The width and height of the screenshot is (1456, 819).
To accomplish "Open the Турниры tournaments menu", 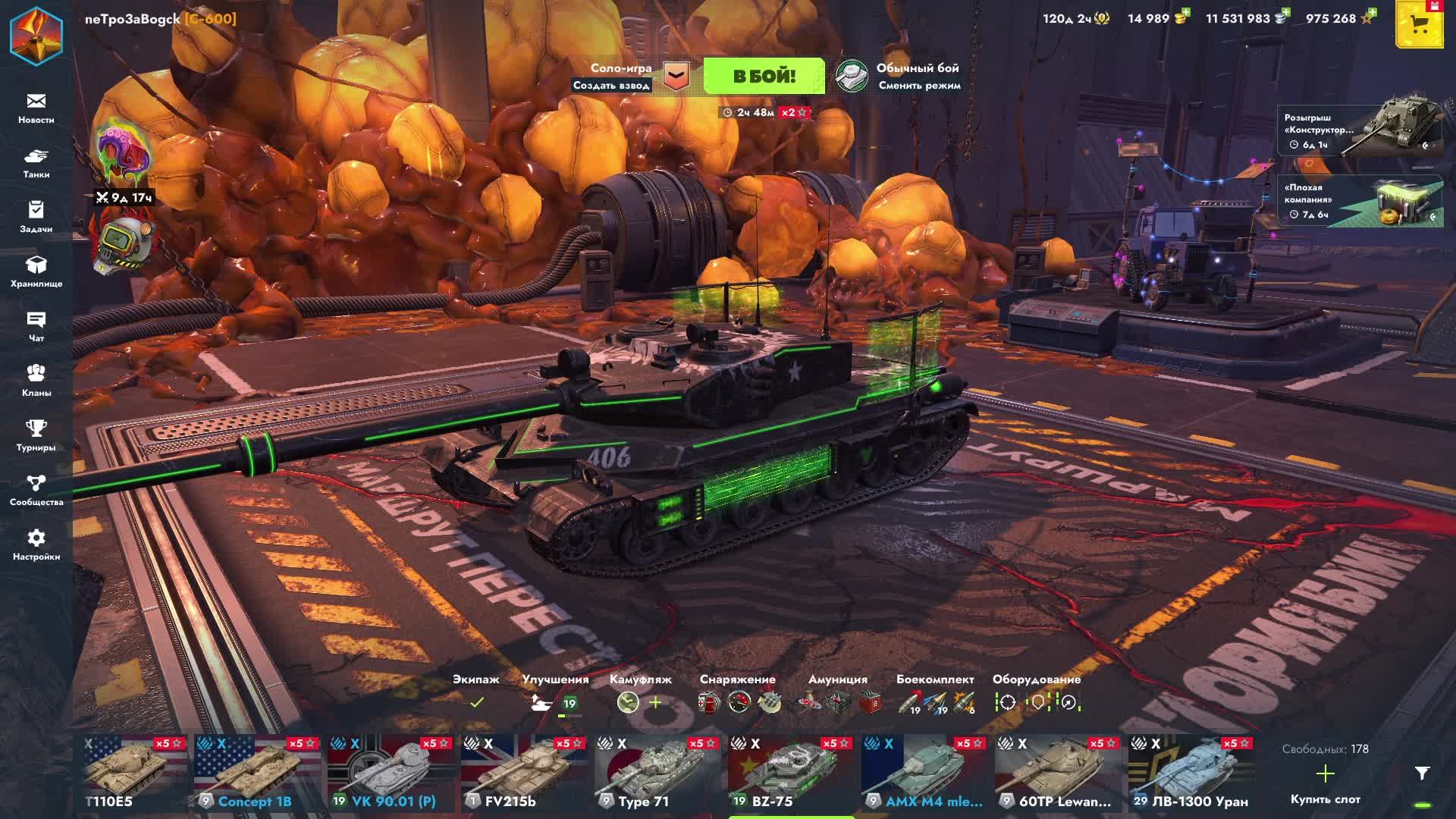I will pyautogui.click(x=36, y=436).
